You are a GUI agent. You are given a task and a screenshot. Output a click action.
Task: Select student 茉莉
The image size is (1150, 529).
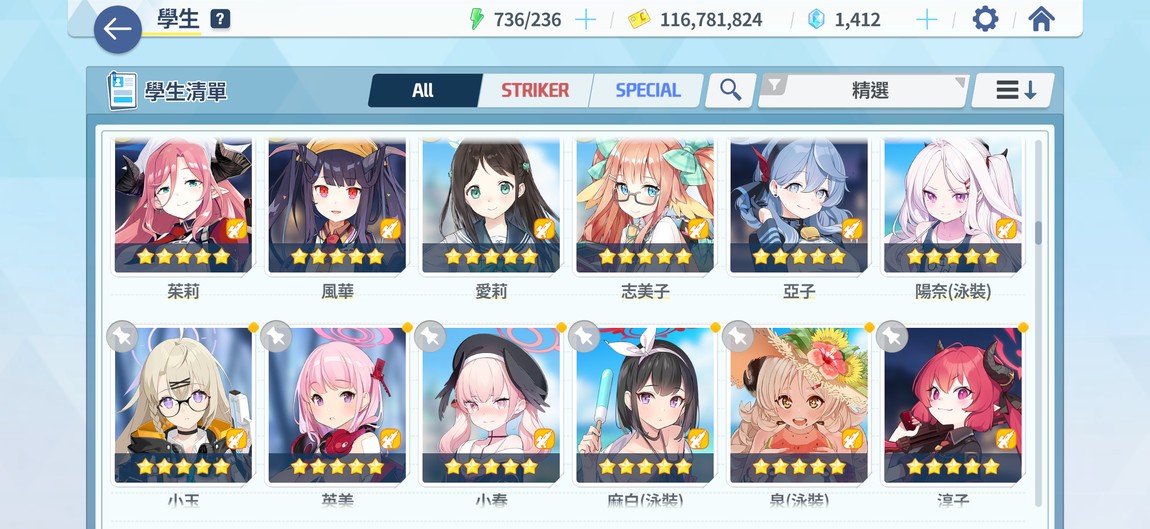coord(183,205)
